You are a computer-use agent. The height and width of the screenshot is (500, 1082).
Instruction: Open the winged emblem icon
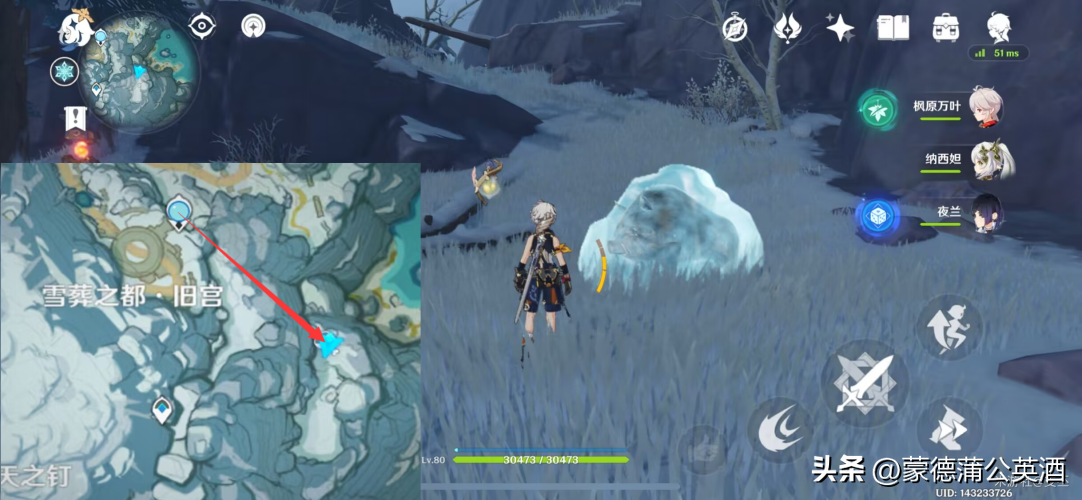click(788, 28)
